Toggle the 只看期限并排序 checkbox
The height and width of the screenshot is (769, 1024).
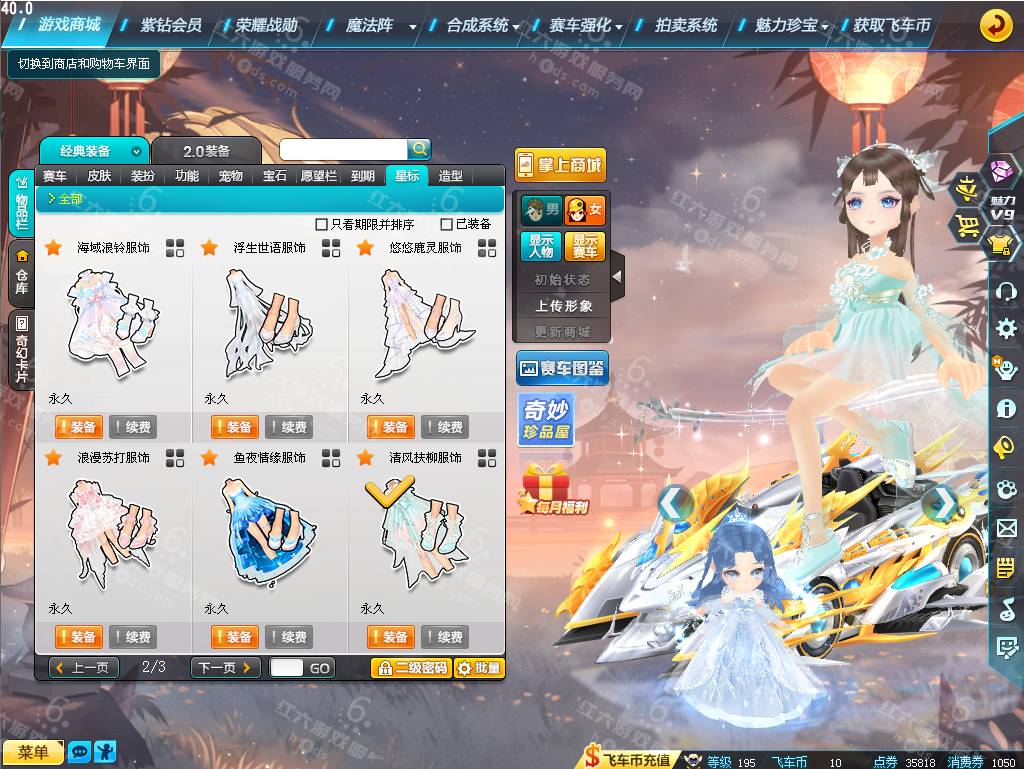(321, 225)
